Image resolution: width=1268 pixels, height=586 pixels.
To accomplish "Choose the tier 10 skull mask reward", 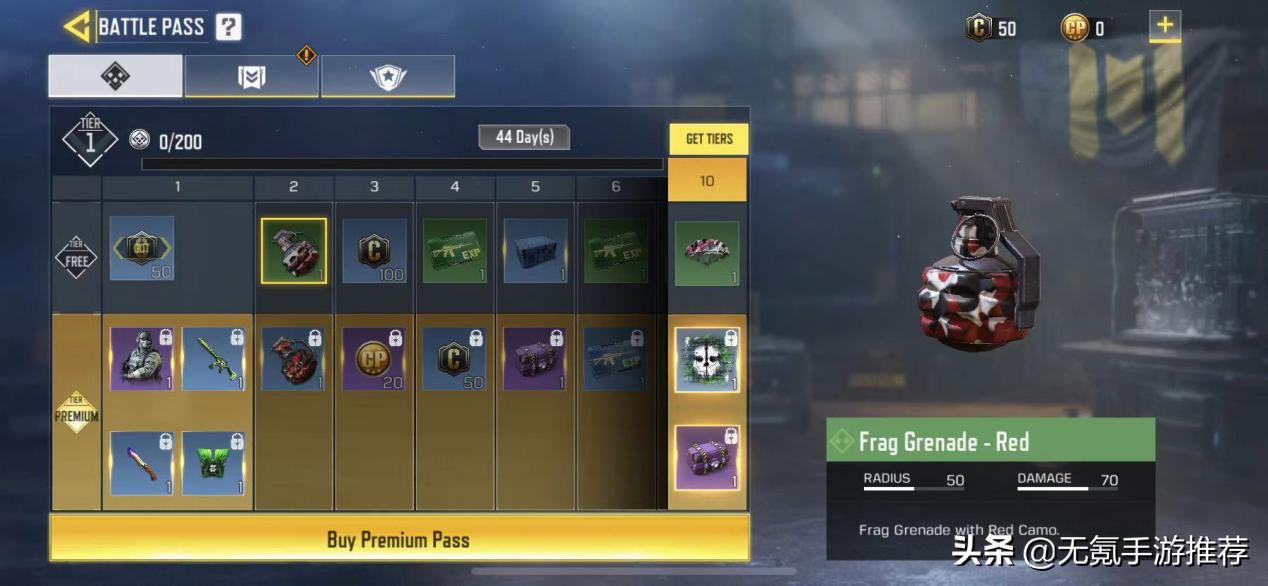I will pyautogui.click(x=707, y=360).
